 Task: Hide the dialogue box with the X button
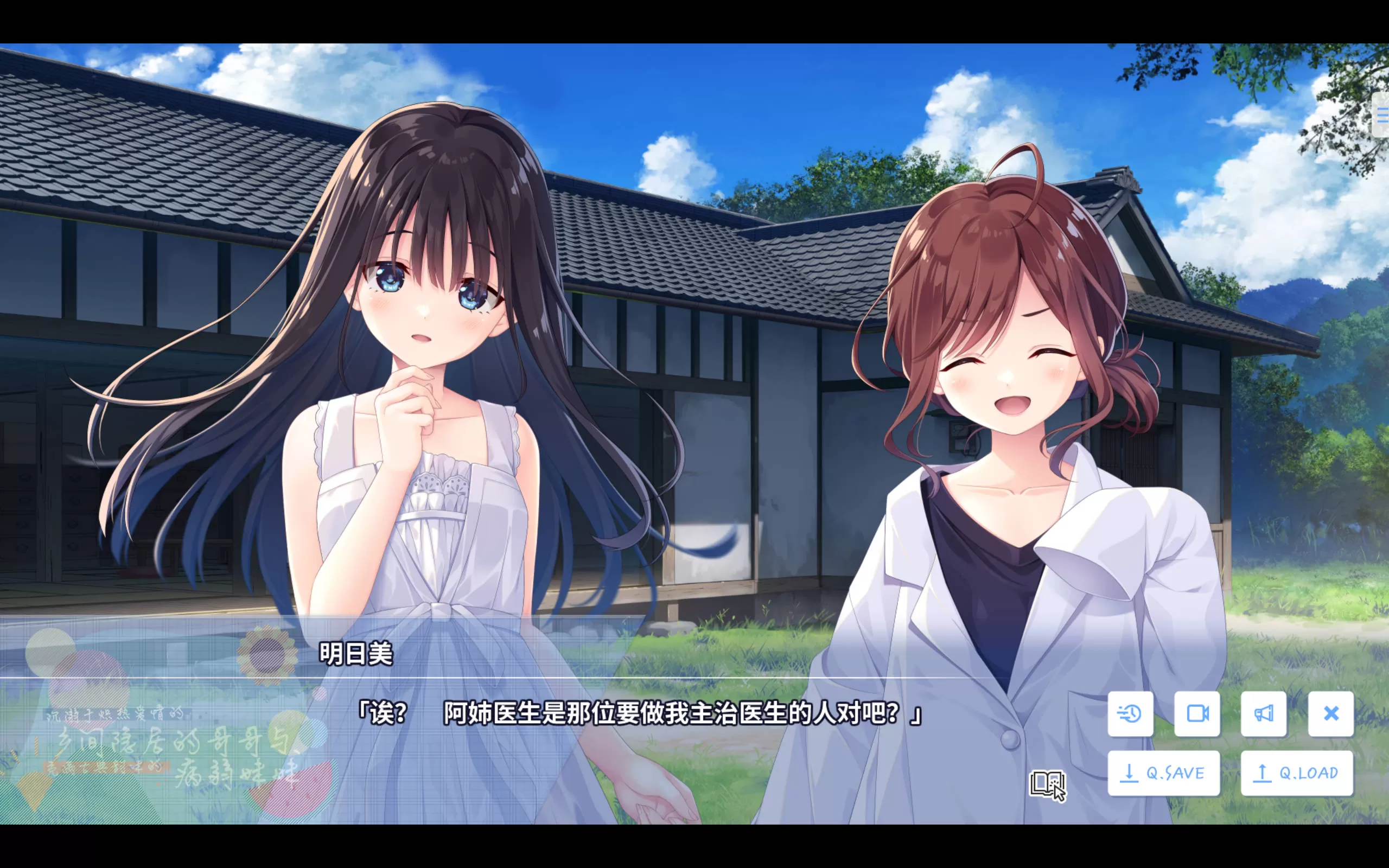click(x=1330, y=713)
